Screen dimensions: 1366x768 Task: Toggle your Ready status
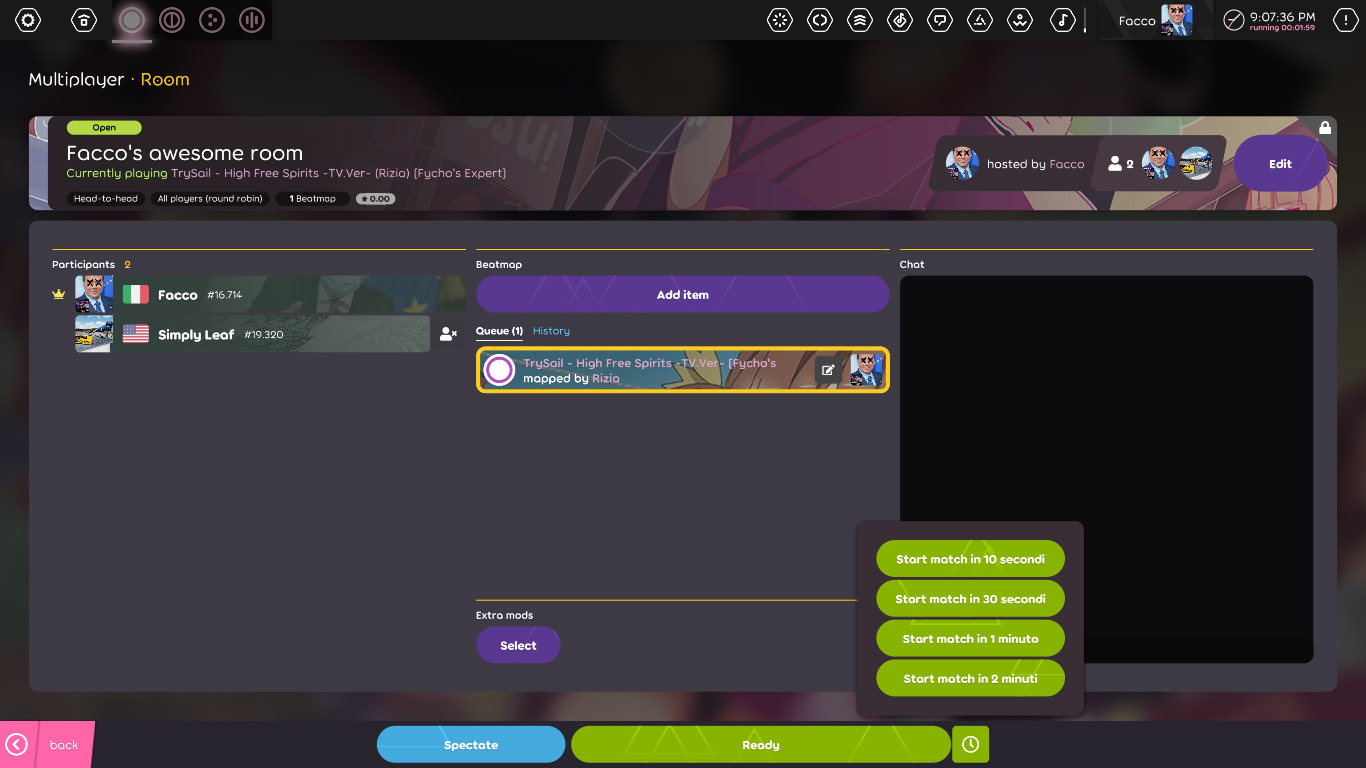point(759,744)
